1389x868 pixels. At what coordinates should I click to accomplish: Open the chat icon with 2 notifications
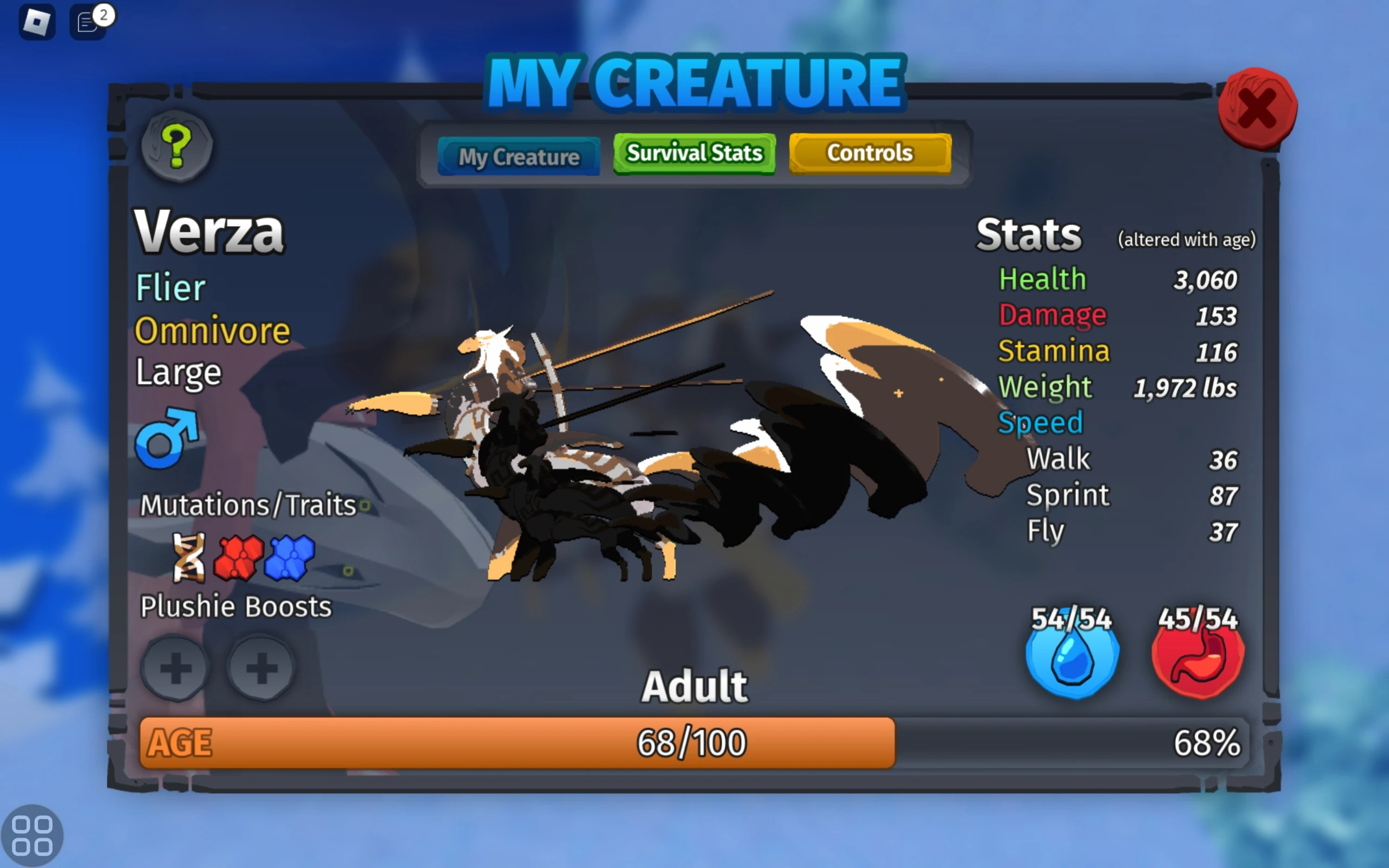pyautogui.click(x=87, y=22)
